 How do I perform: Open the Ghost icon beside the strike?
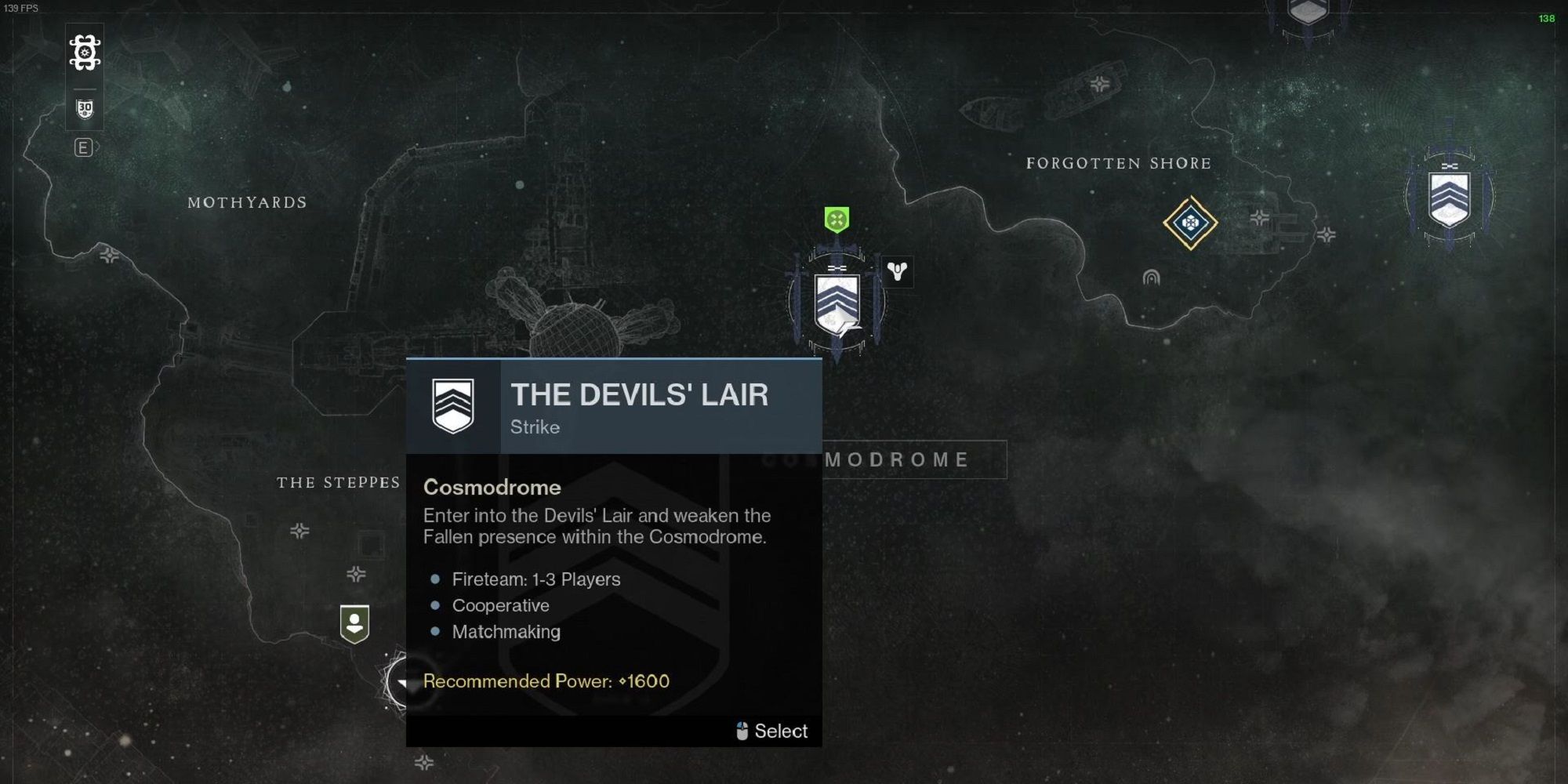(x=897, y=271)
